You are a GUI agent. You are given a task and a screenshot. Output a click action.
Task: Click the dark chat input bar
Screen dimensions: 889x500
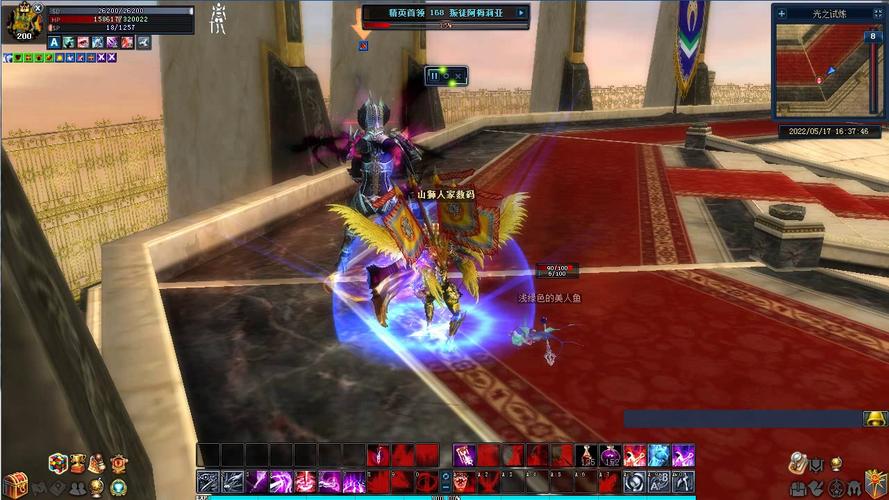[x=742, y=419]
